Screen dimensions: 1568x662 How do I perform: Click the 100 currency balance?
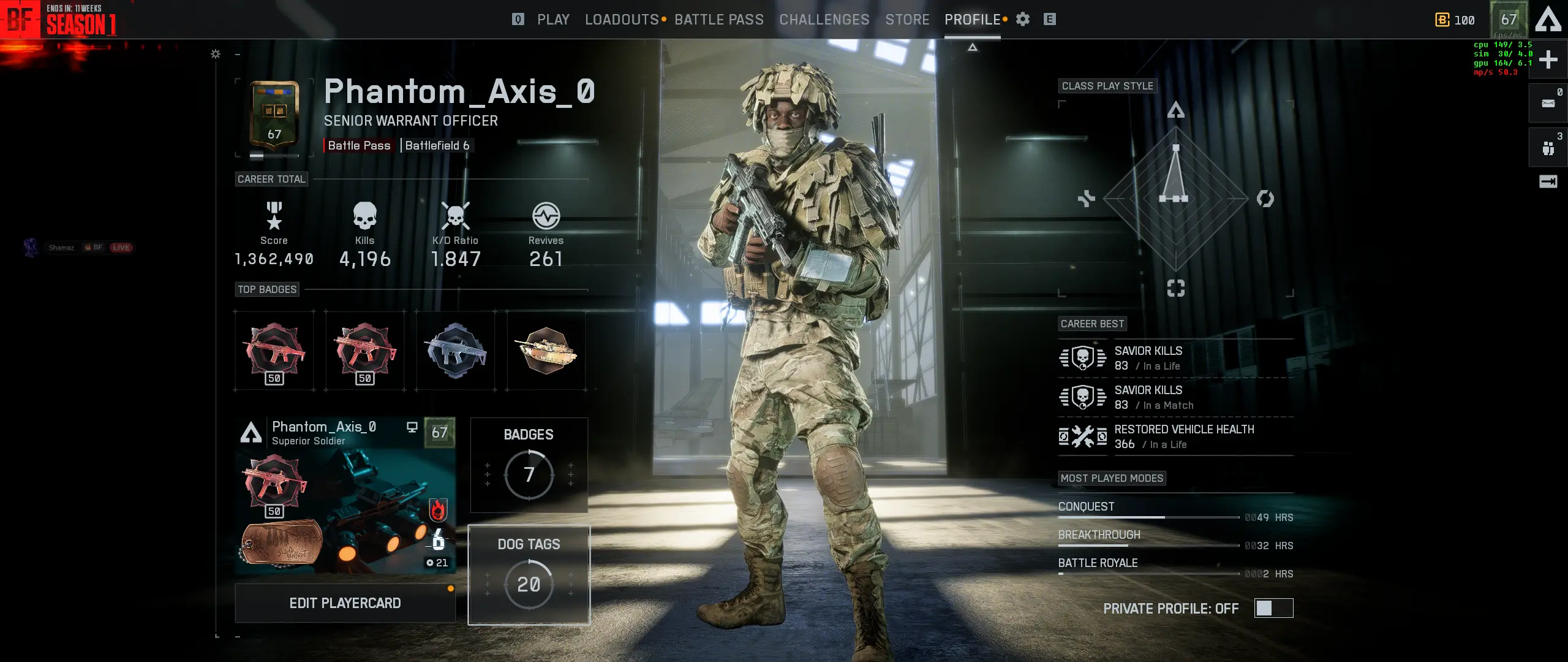[1455, 20]
